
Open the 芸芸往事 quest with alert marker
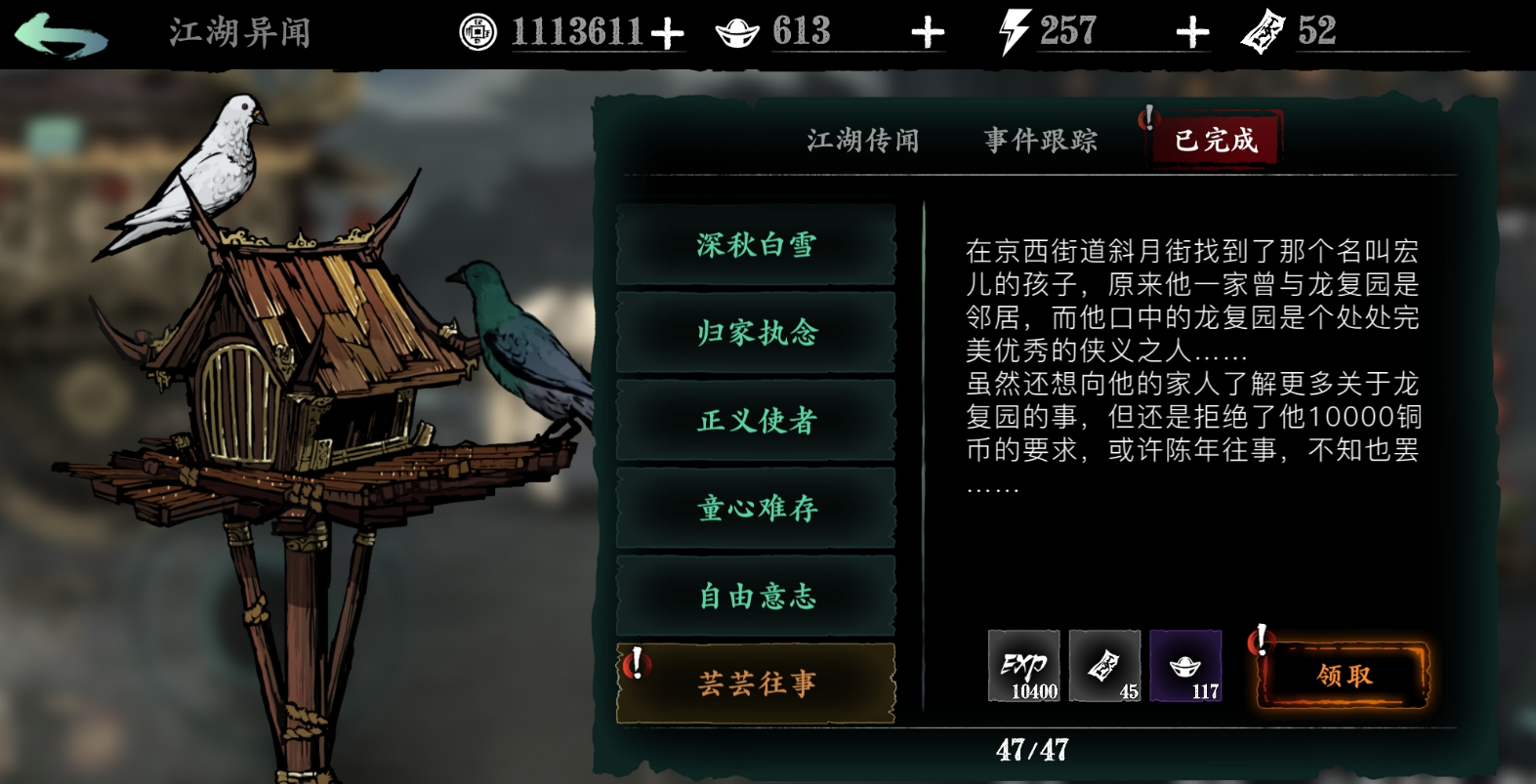tap(757, 683)
